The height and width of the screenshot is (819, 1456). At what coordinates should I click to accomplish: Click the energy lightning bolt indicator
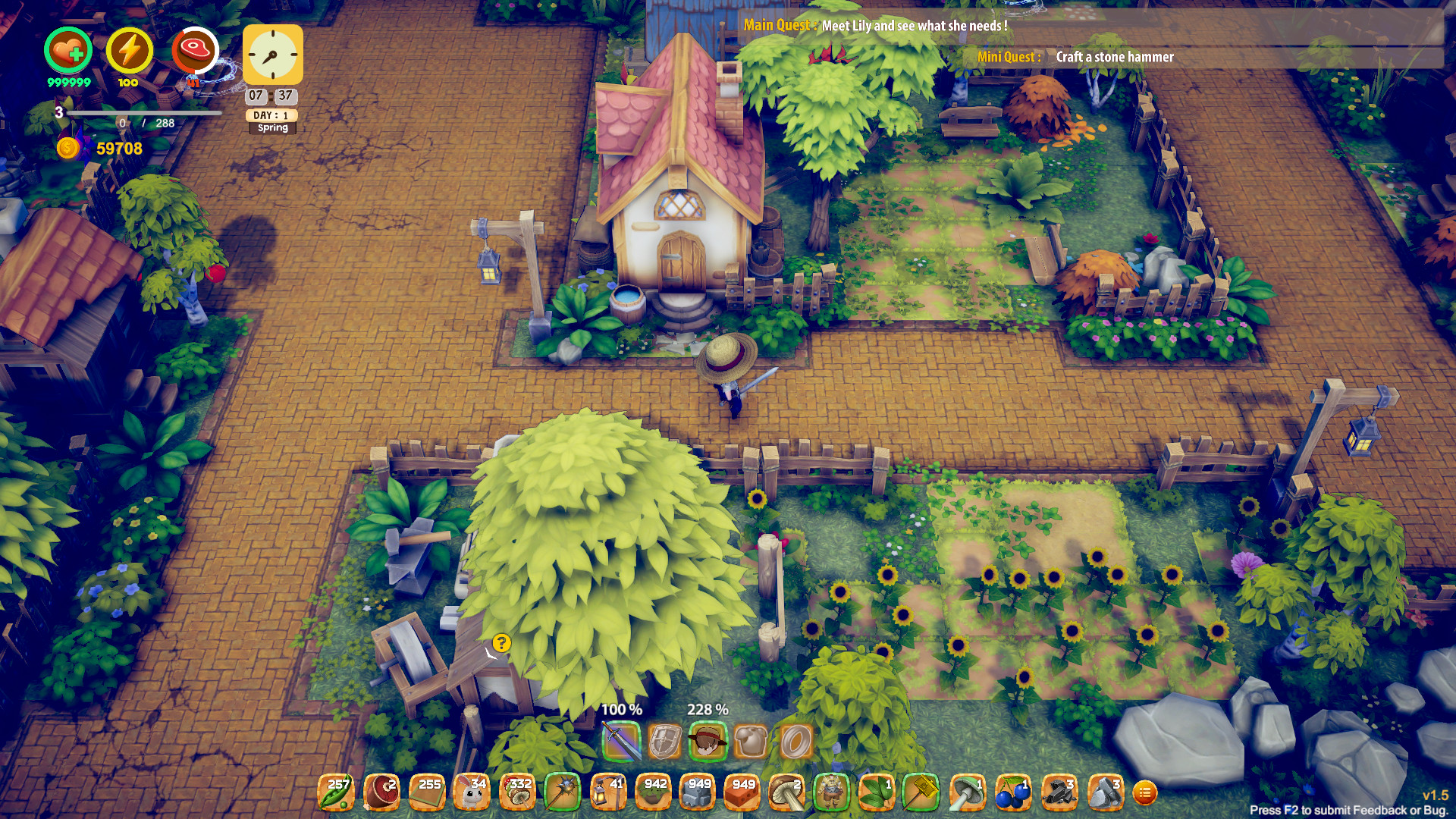129,51
